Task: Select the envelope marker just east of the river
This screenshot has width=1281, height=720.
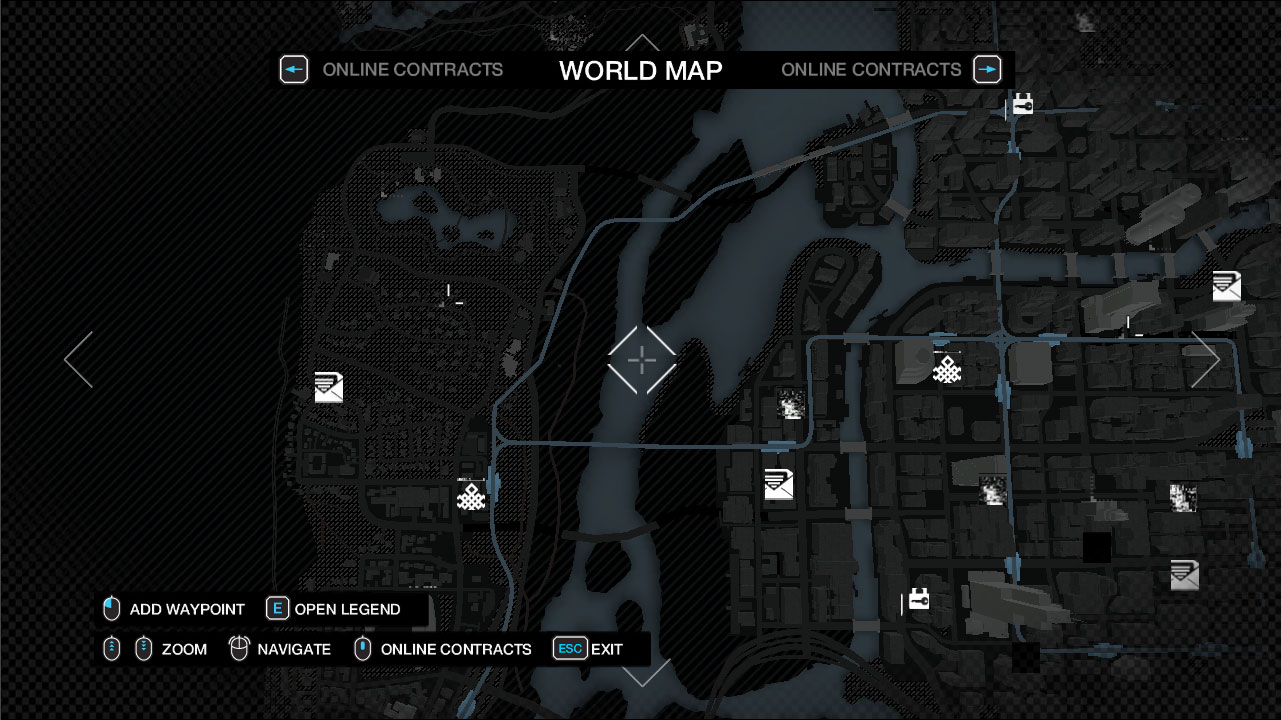Action: [x=779, y=484]
